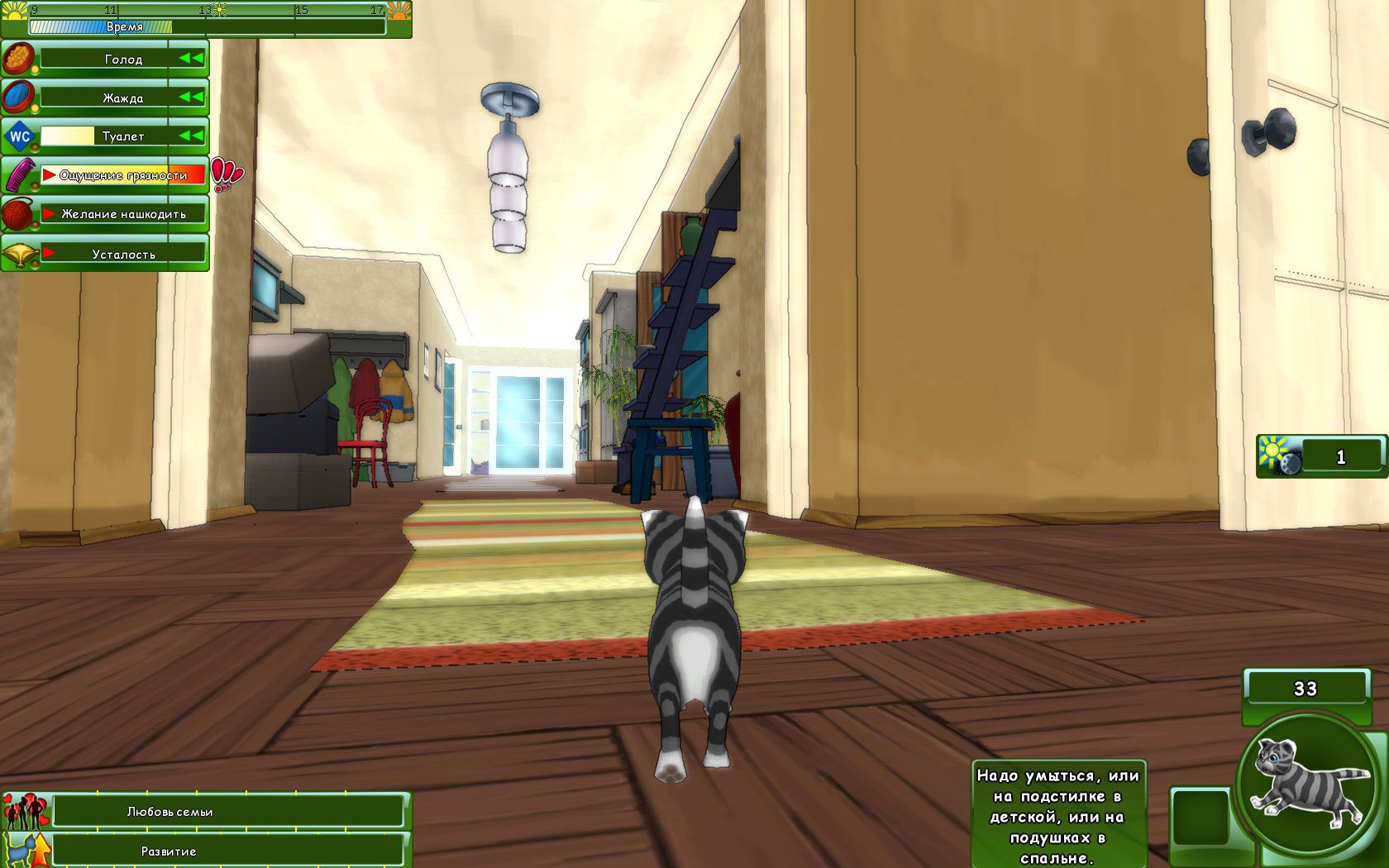1389x868 pixels.
Task: Toggle the green double arrows on the Жажда bar
Action: tap(193, 96)
